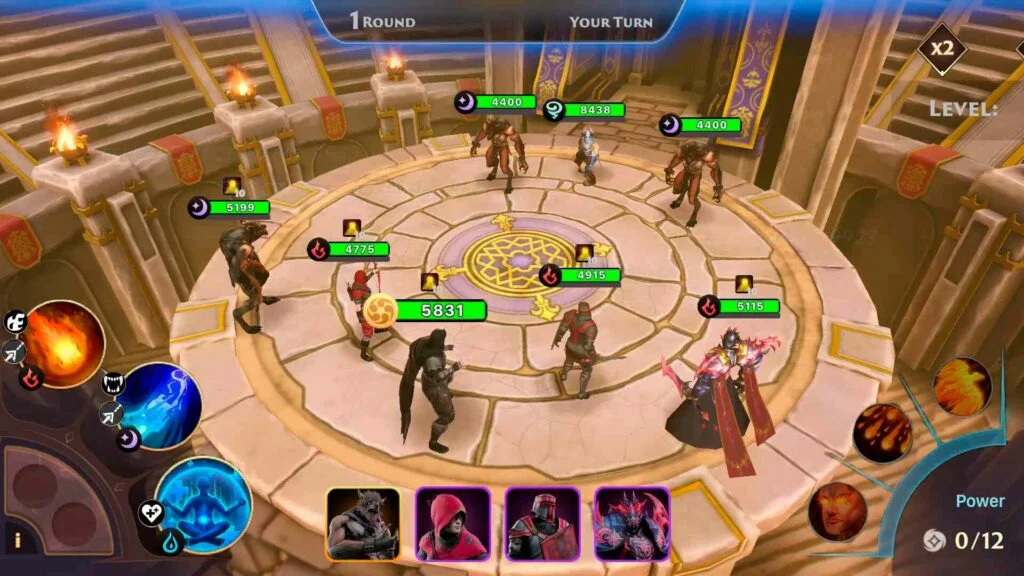Image resolution: width=1024 pixels, height=576 pixels.
Task: Select the werewolf hero portrait
Action: pos(363,523)
